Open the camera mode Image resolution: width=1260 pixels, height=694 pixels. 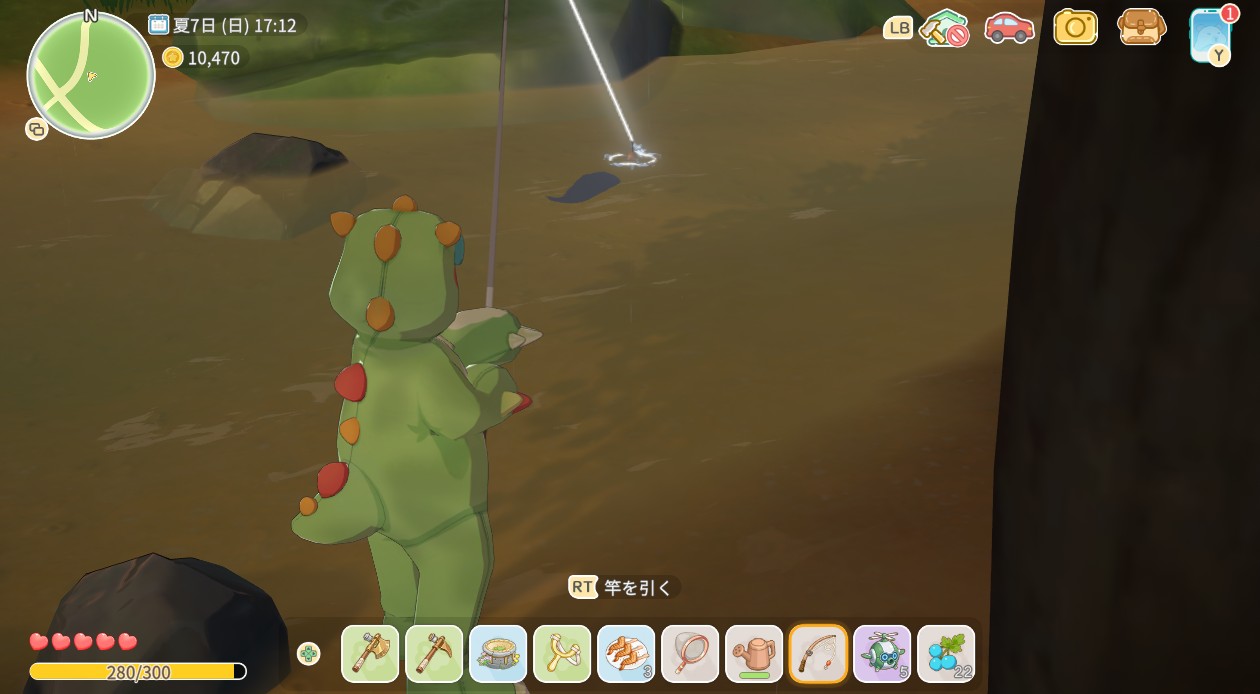1075,27
